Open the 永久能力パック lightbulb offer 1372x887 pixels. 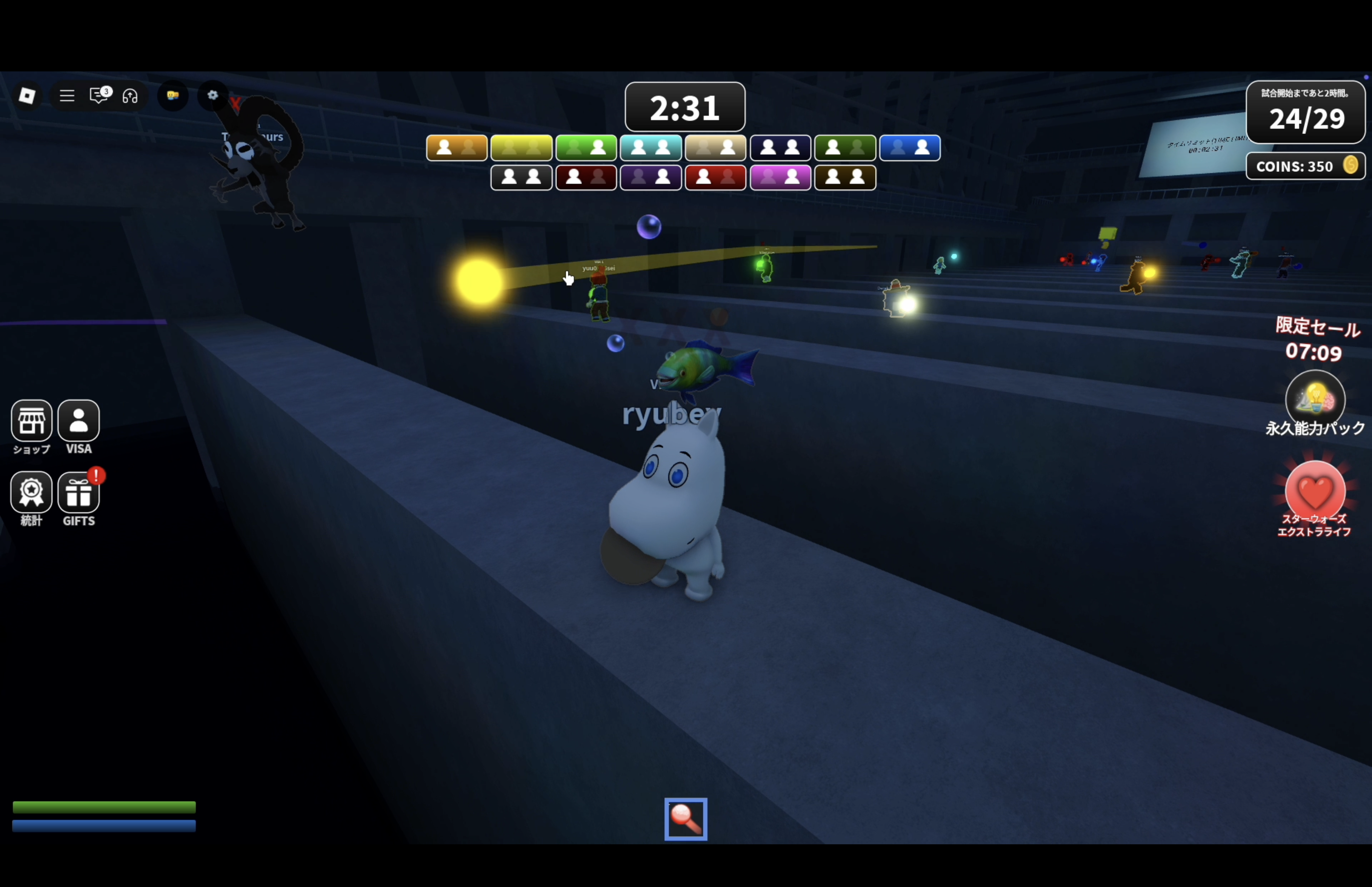(x=1314, y=398)
